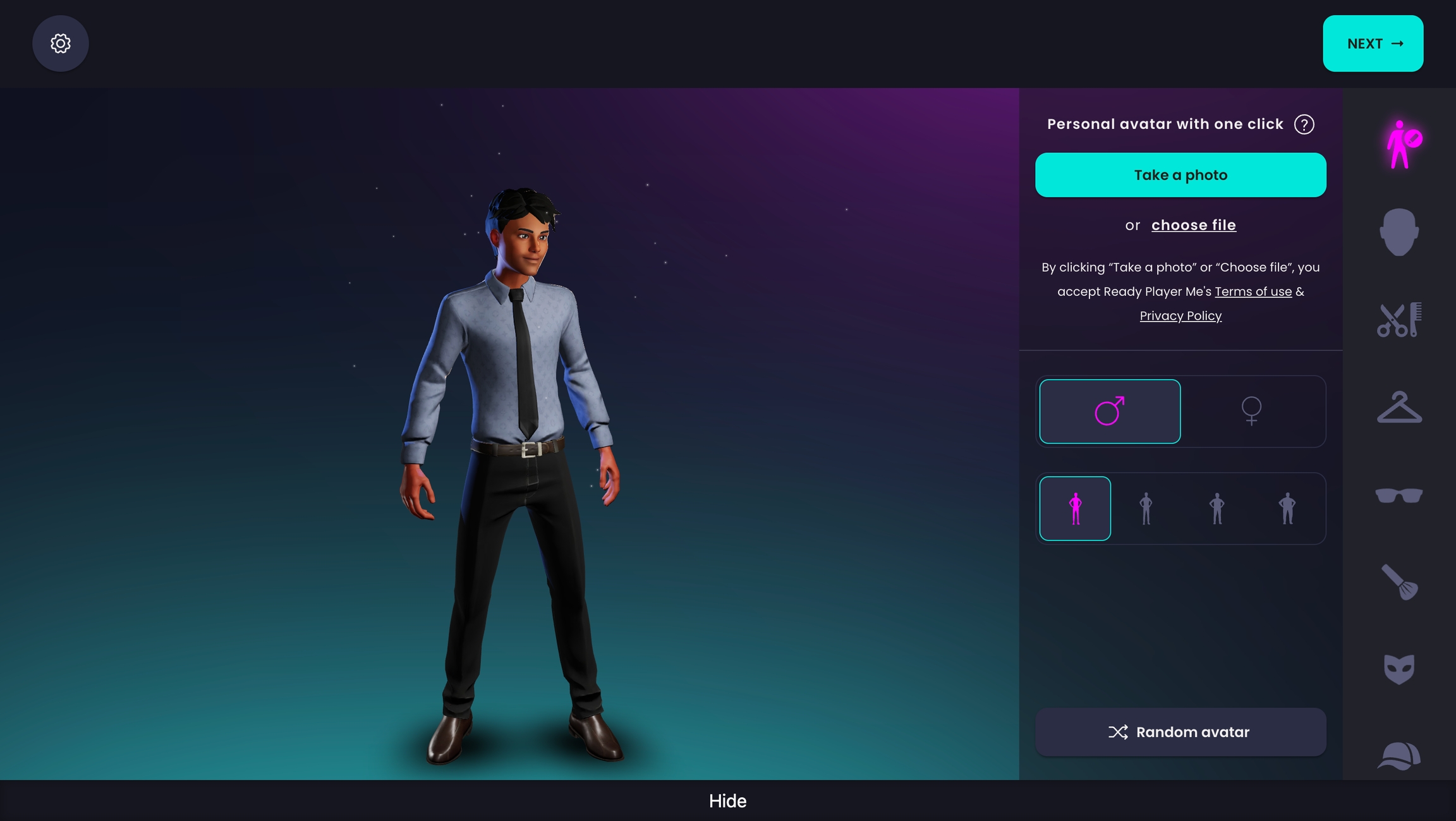1456x821 pixels.
Task: Take a photo for avatar
Action: 1180,175
